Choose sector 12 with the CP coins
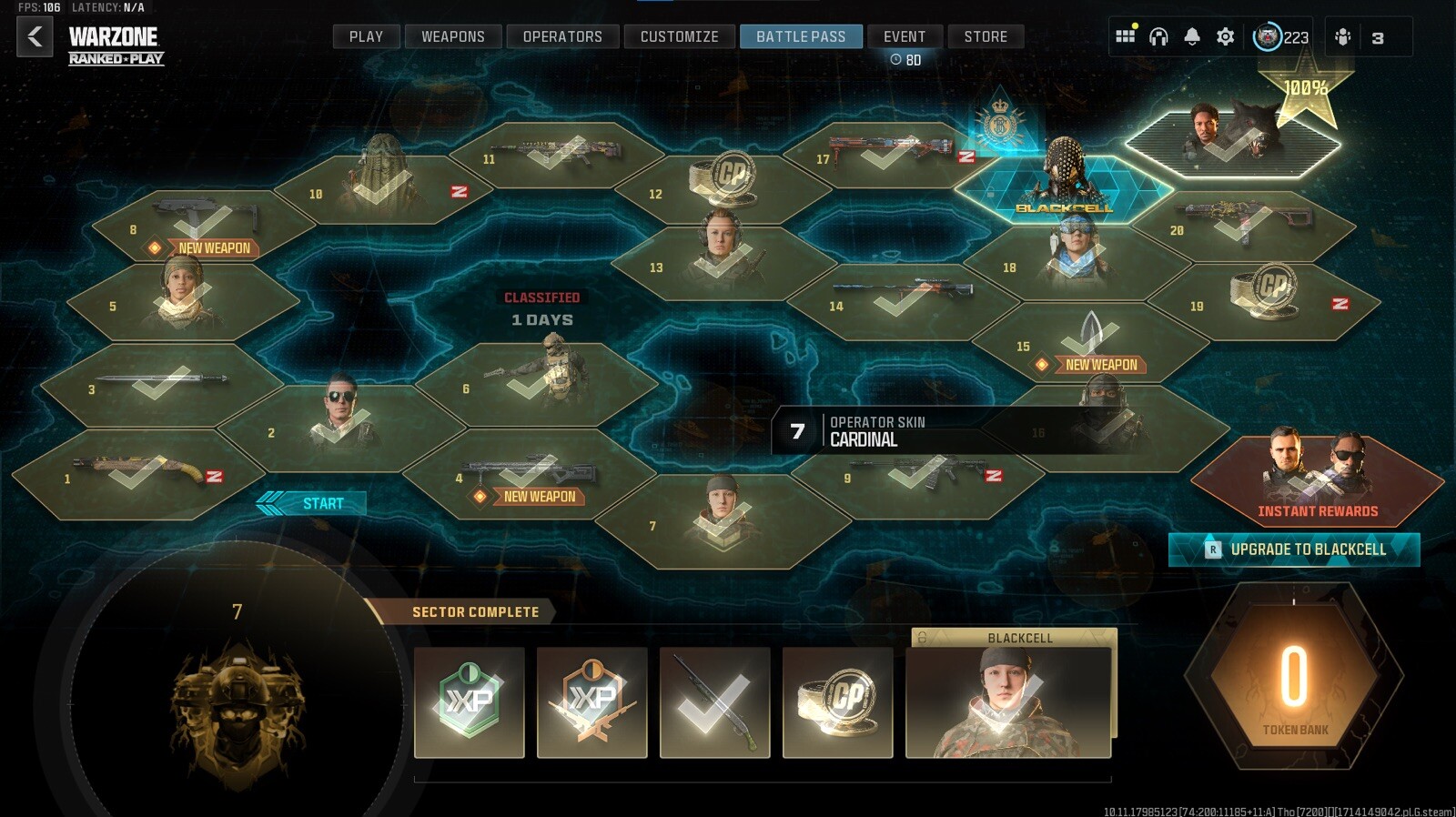Screen dimensions: 1456x817 click(723, 187)
